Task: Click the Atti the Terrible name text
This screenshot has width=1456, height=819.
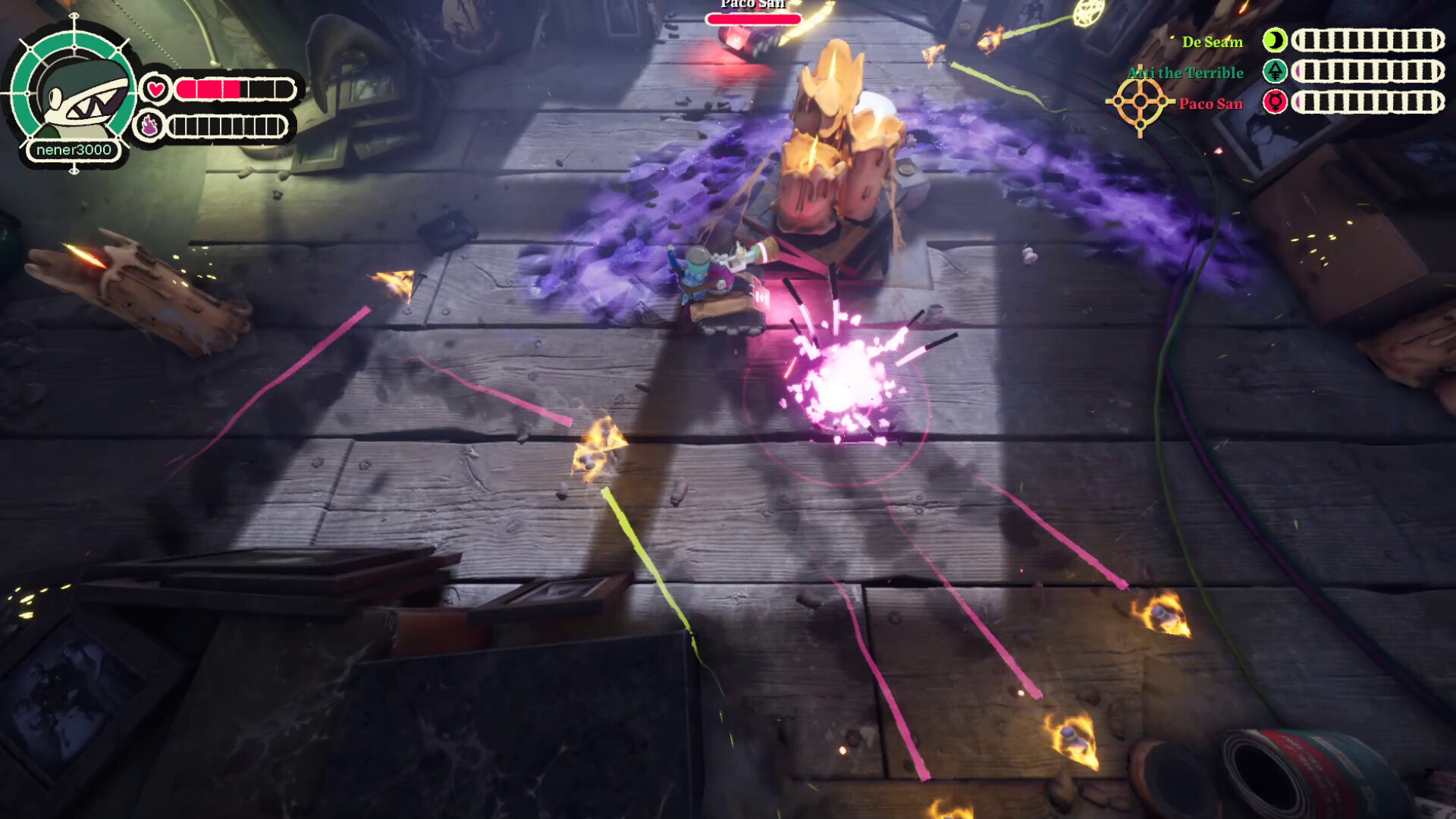Action: pos(1185,72)
